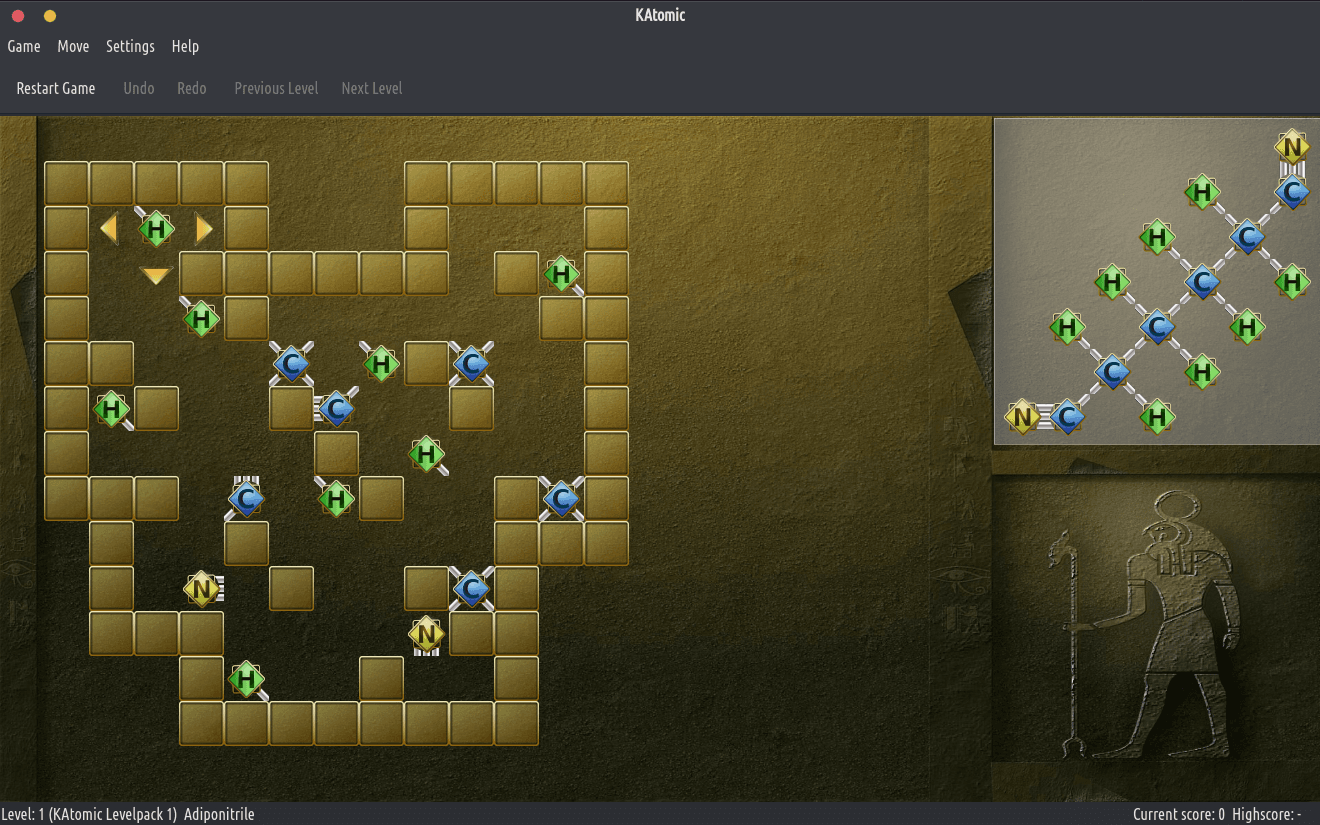Open the Help menu
Screen dimensions: 1320x825
[x=185, y=46]
